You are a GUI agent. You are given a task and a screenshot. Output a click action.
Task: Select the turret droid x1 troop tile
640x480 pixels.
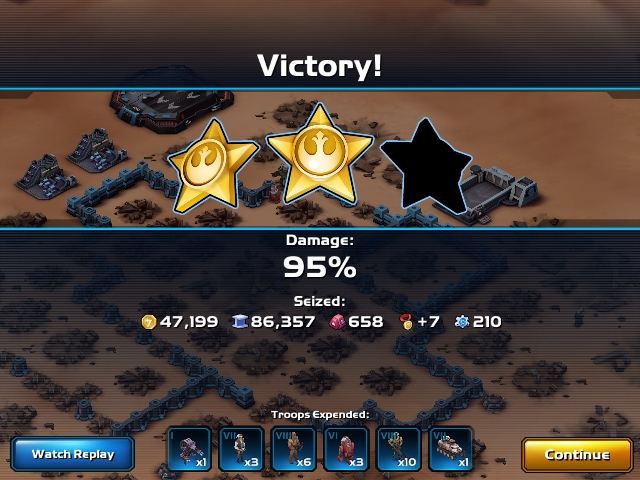coord(190,449)
